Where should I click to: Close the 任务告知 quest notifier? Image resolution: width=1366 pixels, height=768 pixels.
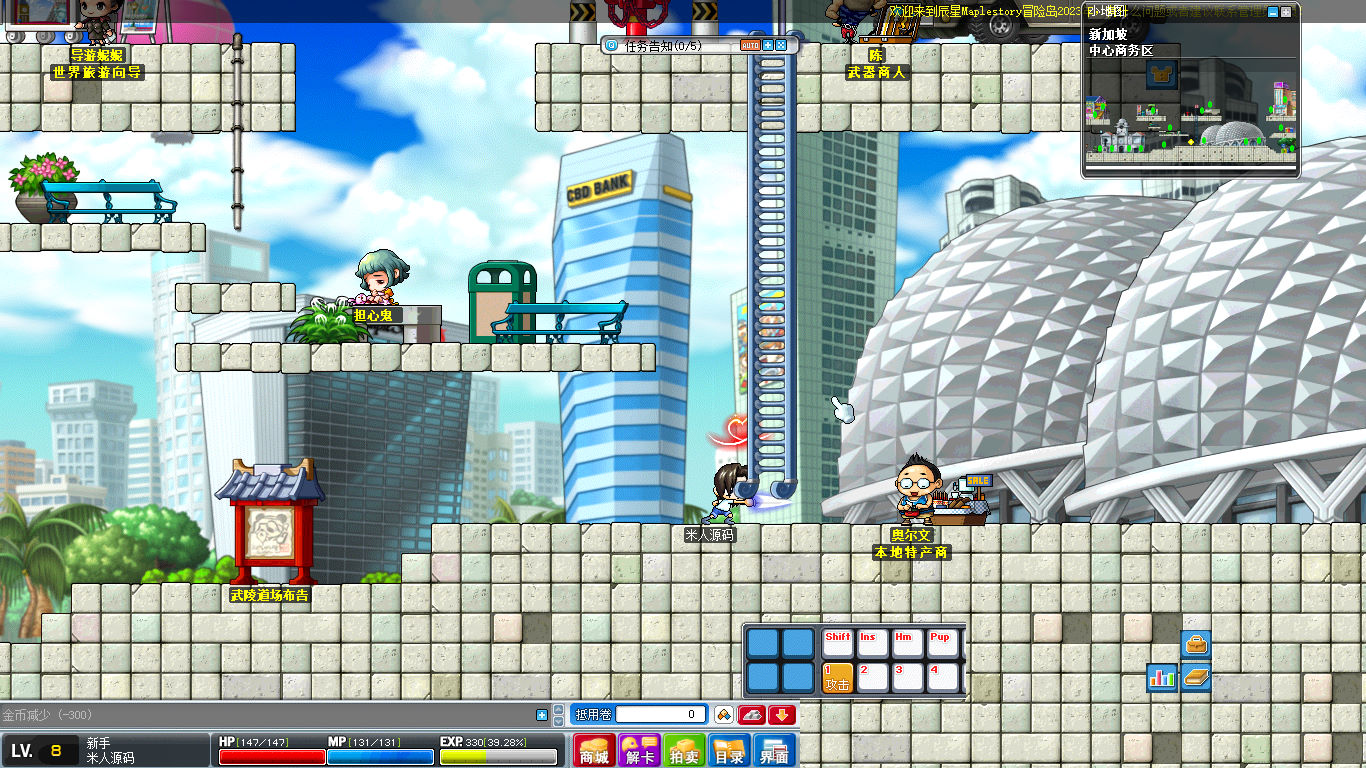(x=781, y=45)
